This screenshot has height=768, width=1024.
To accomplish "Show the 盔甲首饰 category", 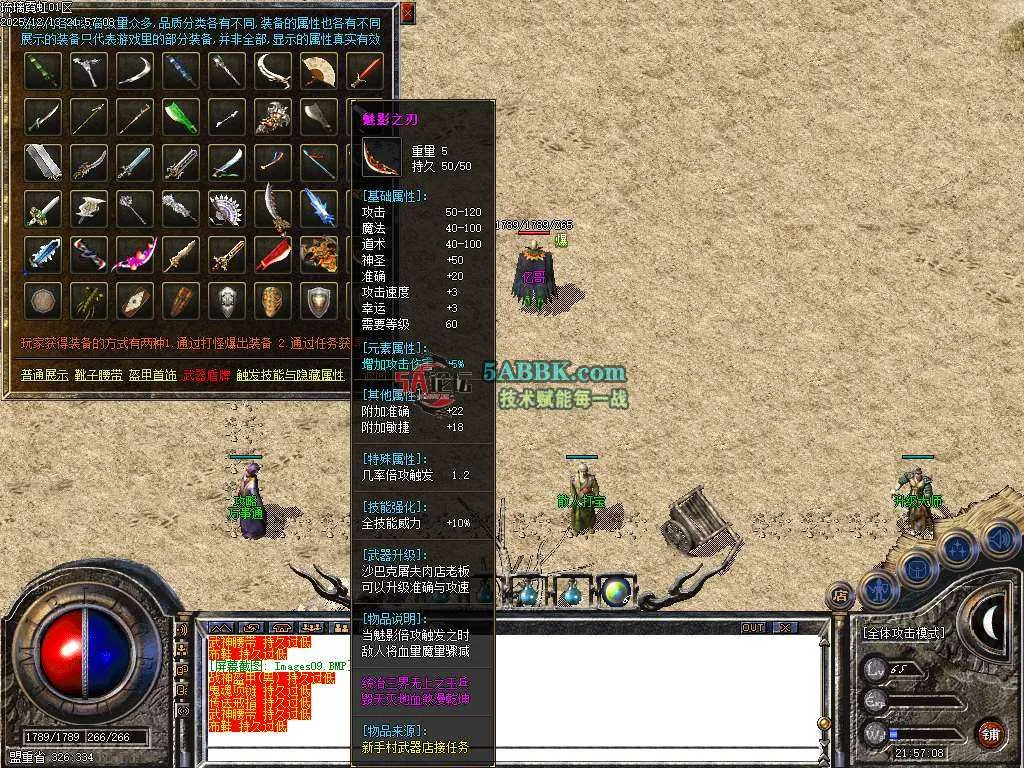I will pyautogui.click(x=154, y=375).
